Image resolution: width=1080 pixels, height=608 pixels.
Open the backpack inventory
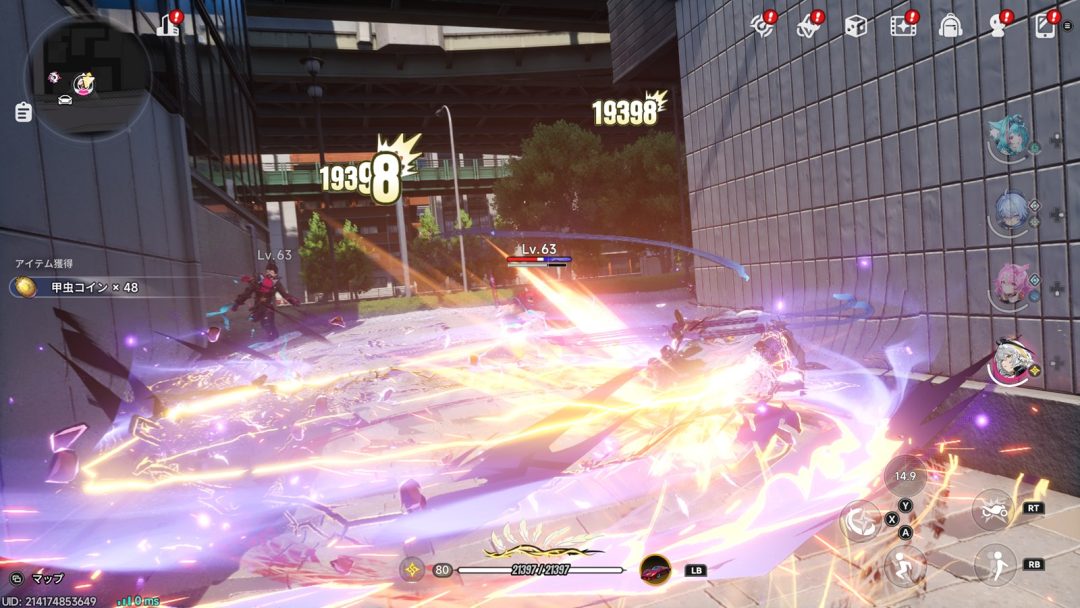click(x=950, y=26)
